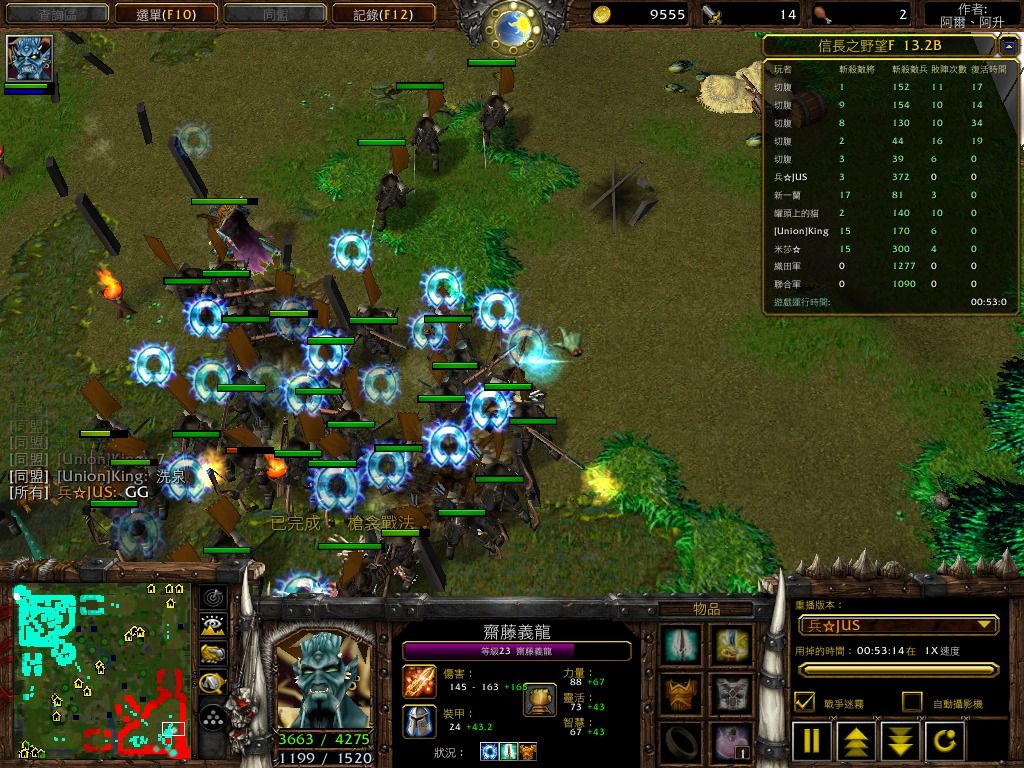Open the 記錄 (F12) log
The image size is (1024, 768).
coord(384,14)
